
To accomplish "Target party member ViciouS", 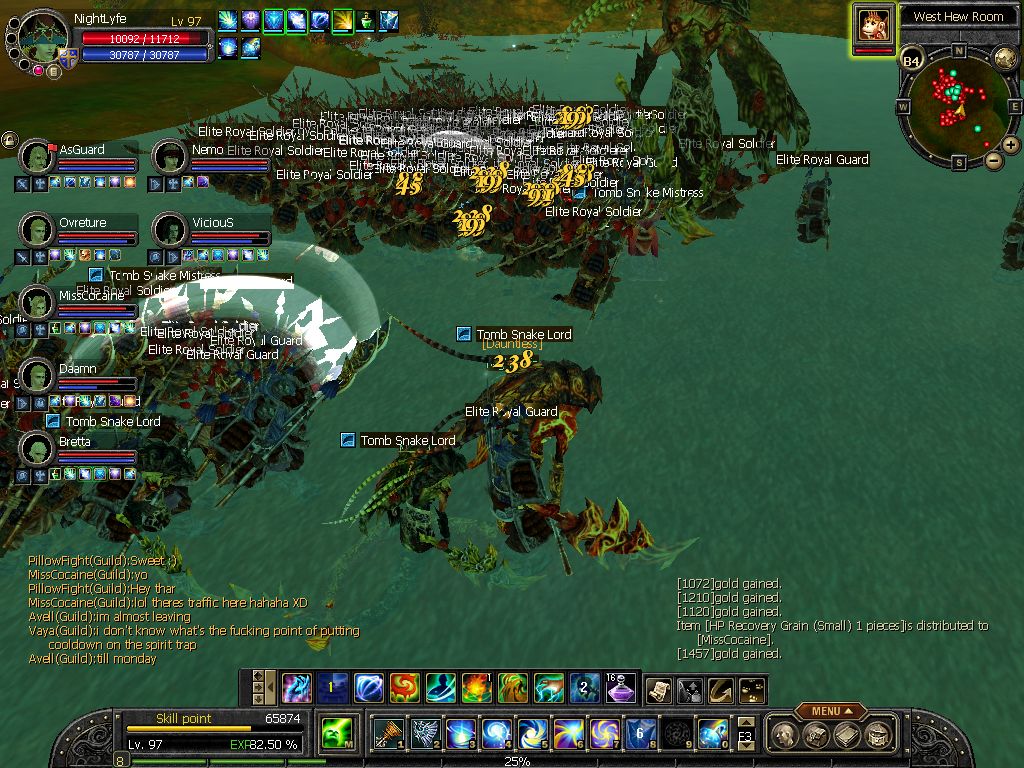I will tap(171, 229).
